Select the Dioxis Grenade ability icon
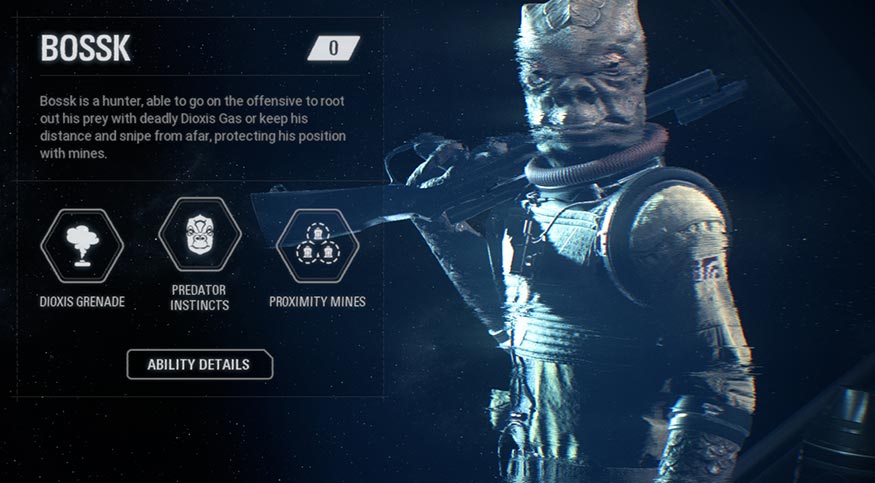This screenshot has width=875, height=483. click(x=82, y=245)
